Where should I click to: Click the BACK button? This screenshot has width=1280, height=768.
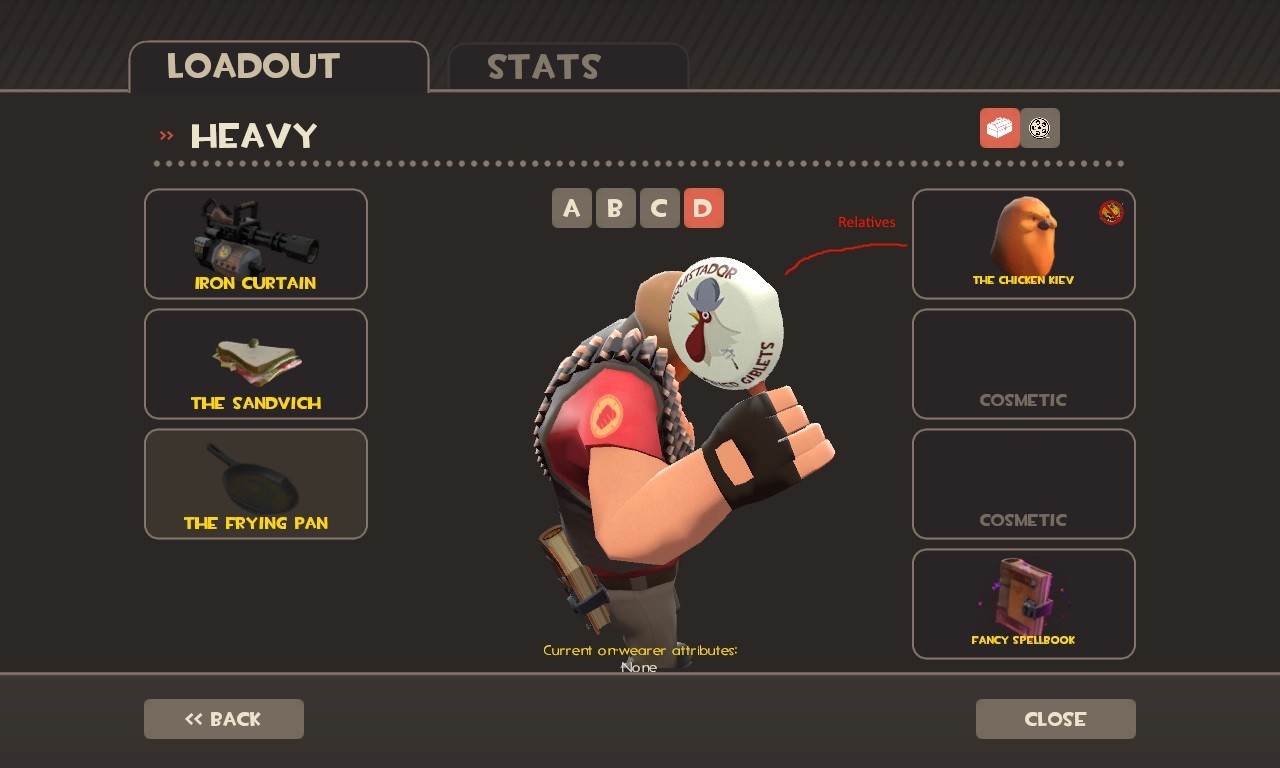pyautogui.click(x=223, y=718)
